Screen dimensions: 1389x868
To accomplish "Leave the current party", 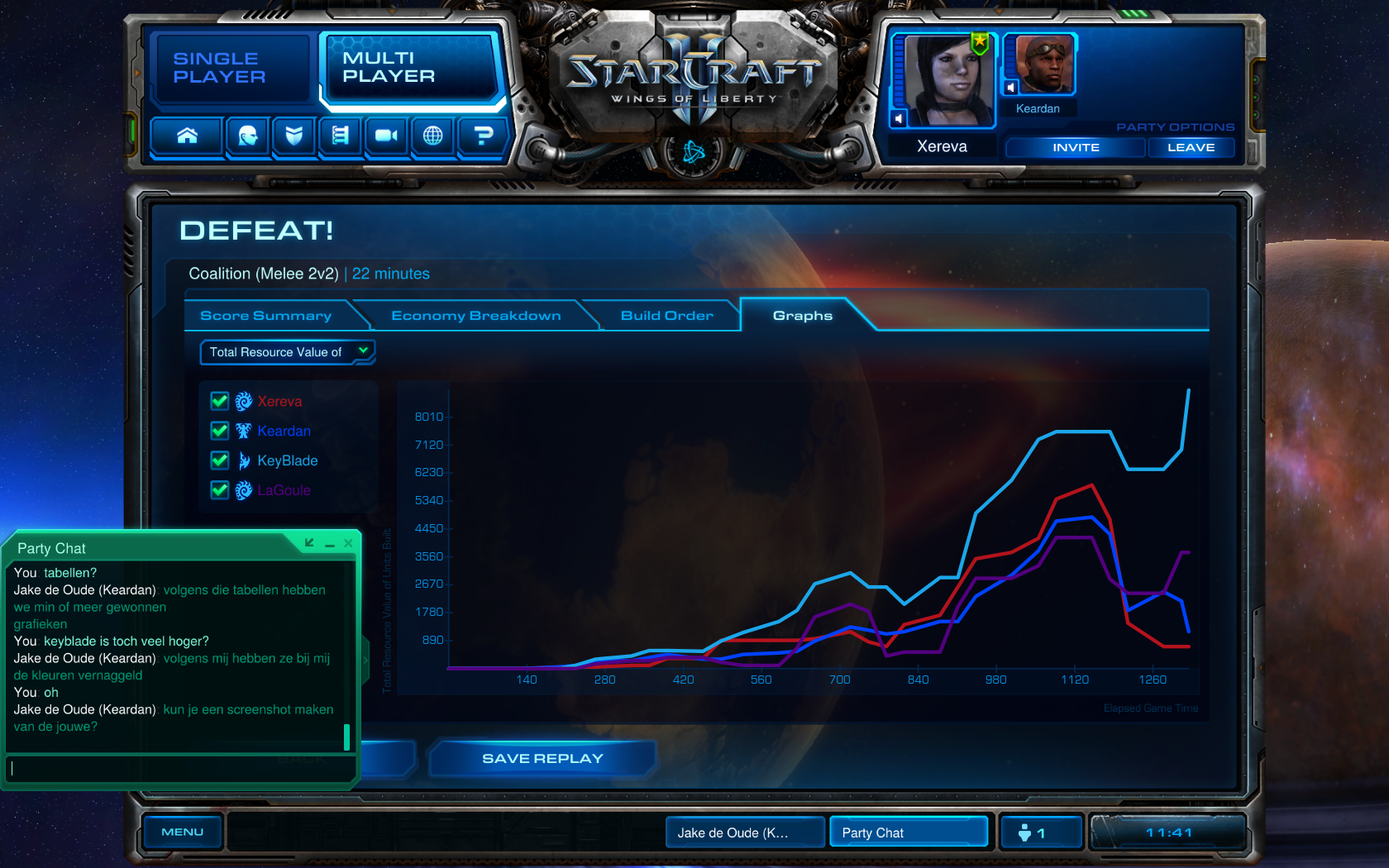I will click(1191, 148).
